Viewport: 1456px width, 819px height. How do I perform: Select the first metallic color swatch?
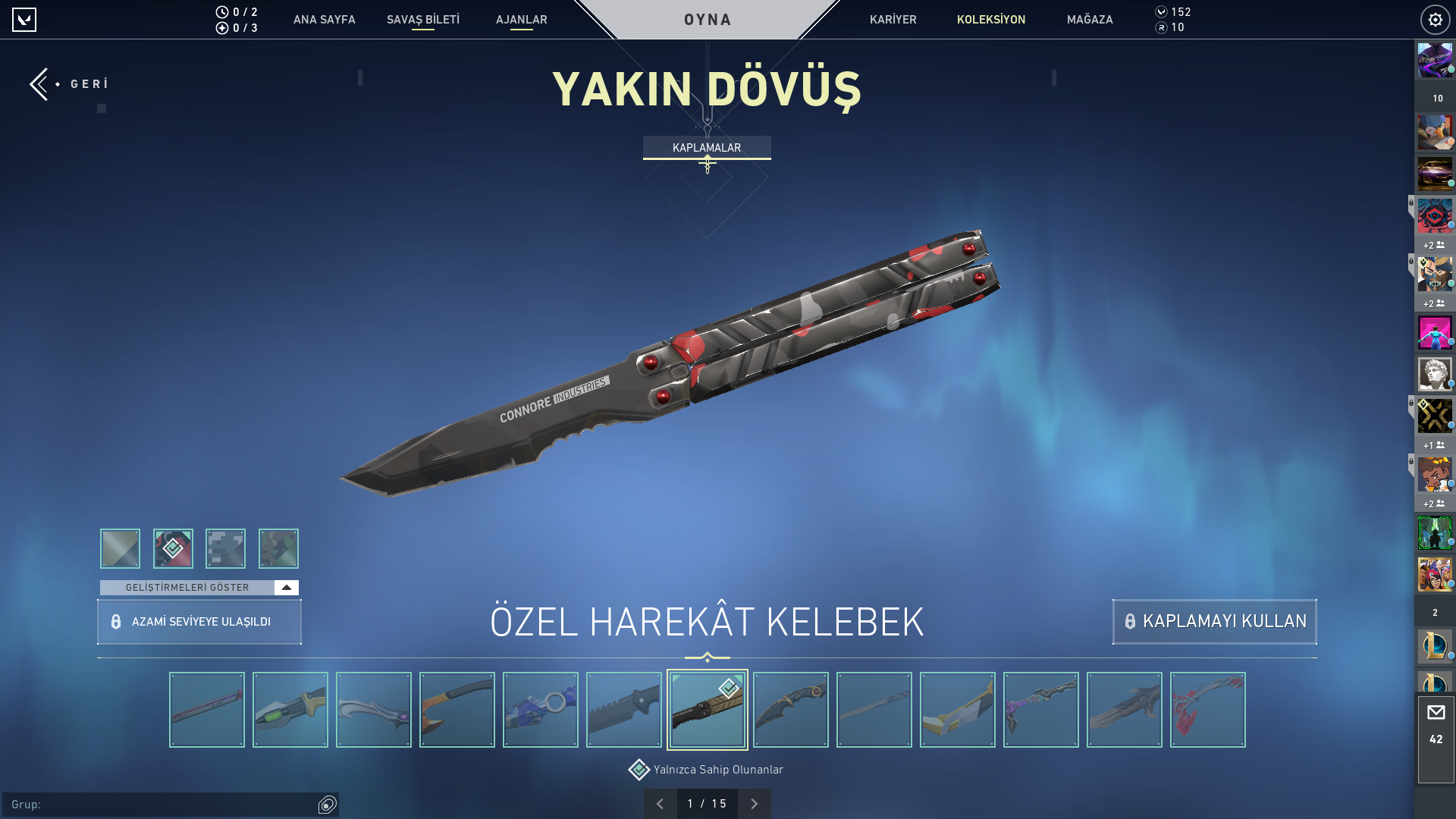click(119, 548)
